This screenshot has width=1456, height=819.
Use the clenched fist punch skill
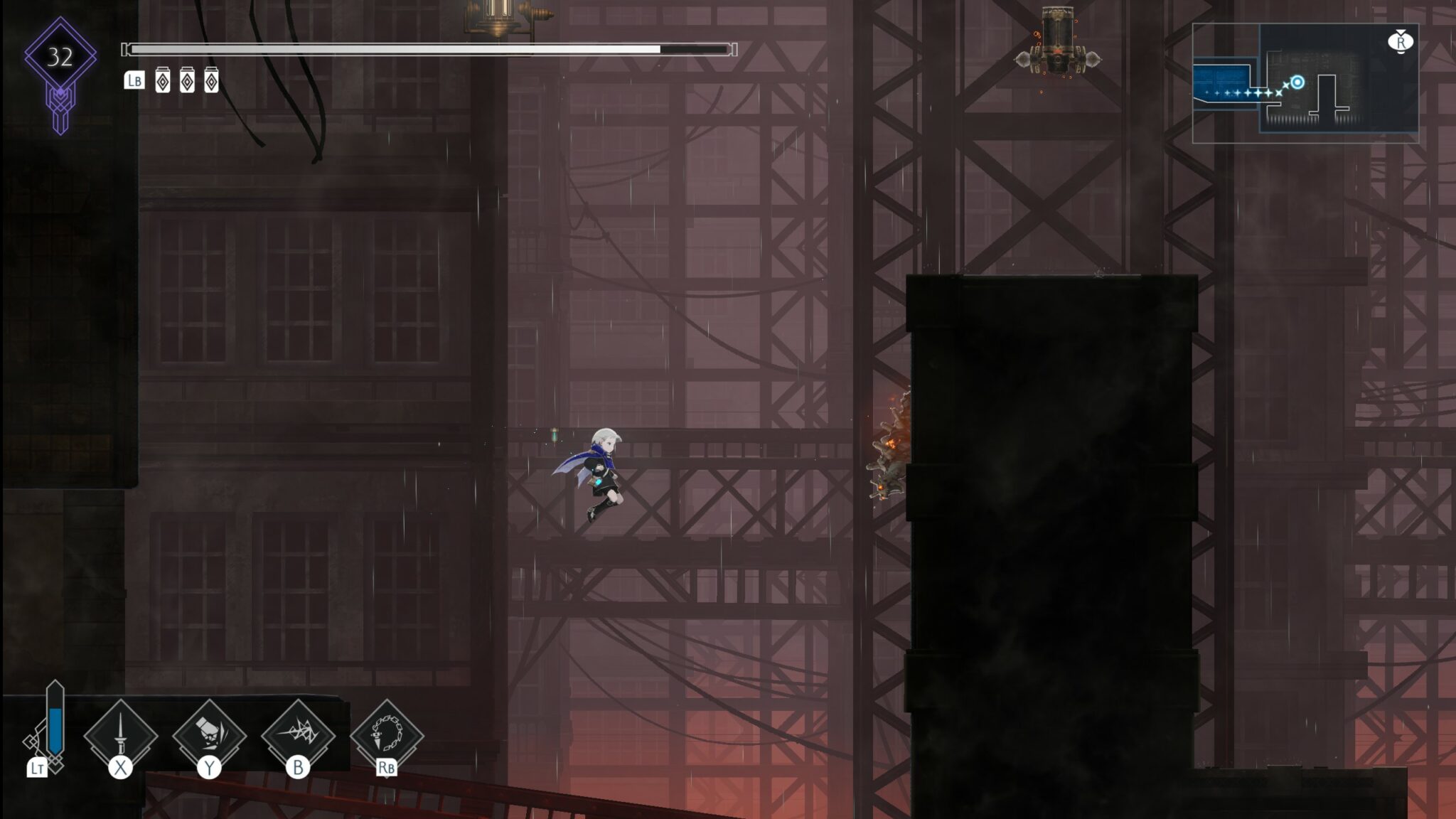click(x=209, y=734)
